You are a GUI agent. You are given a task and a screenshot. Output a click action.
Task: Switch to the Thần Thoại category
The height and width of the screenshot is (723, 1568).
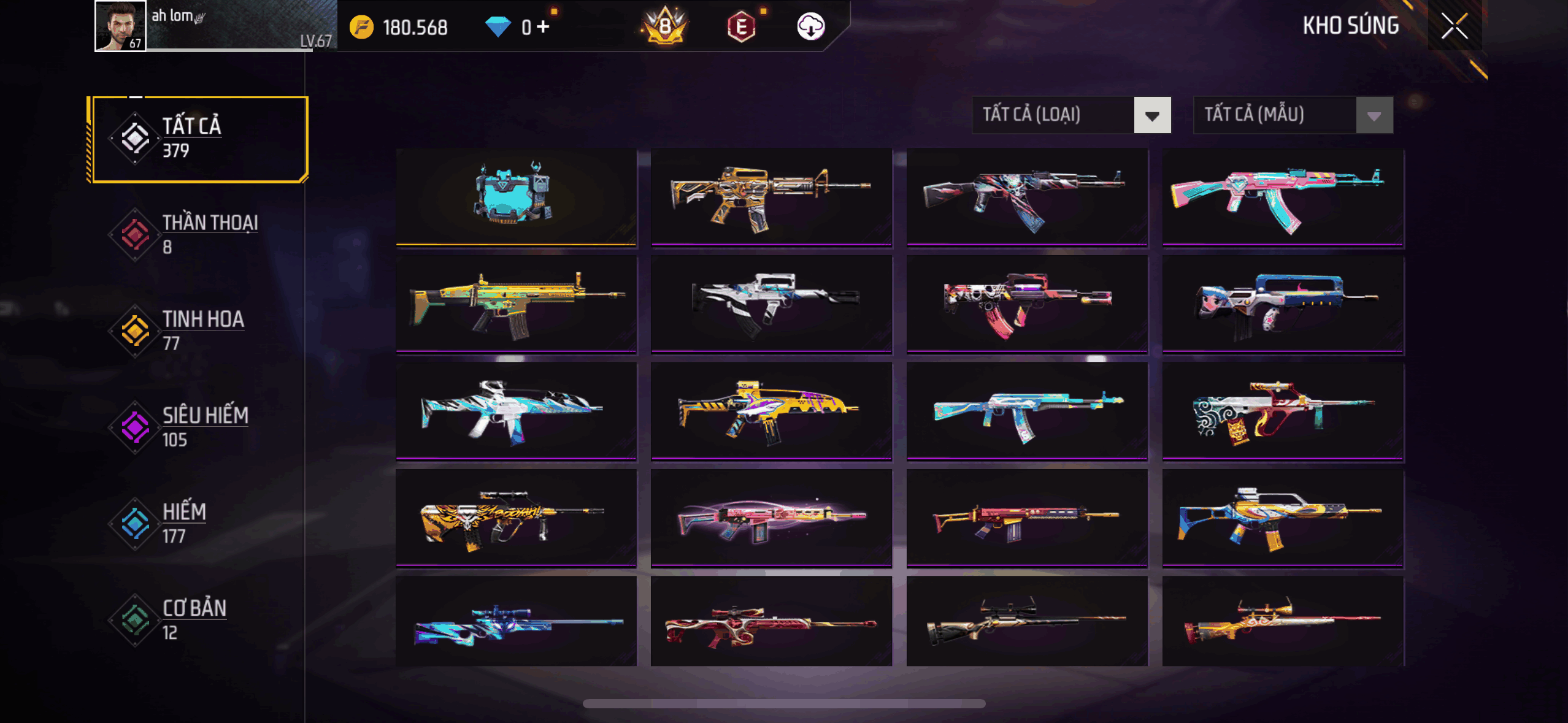(x=198, y=234)
